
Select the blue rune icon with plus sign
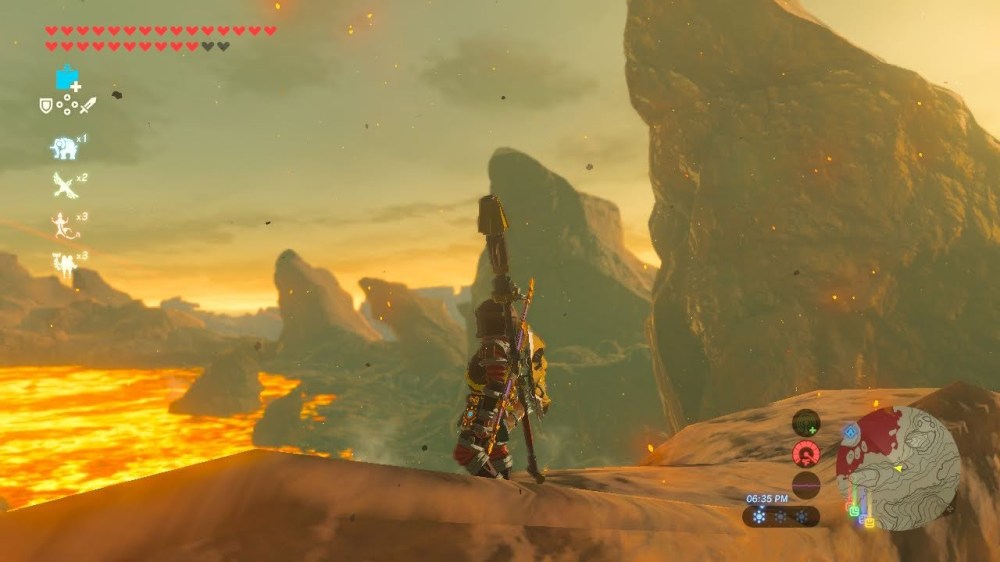[x=67, y=78]
